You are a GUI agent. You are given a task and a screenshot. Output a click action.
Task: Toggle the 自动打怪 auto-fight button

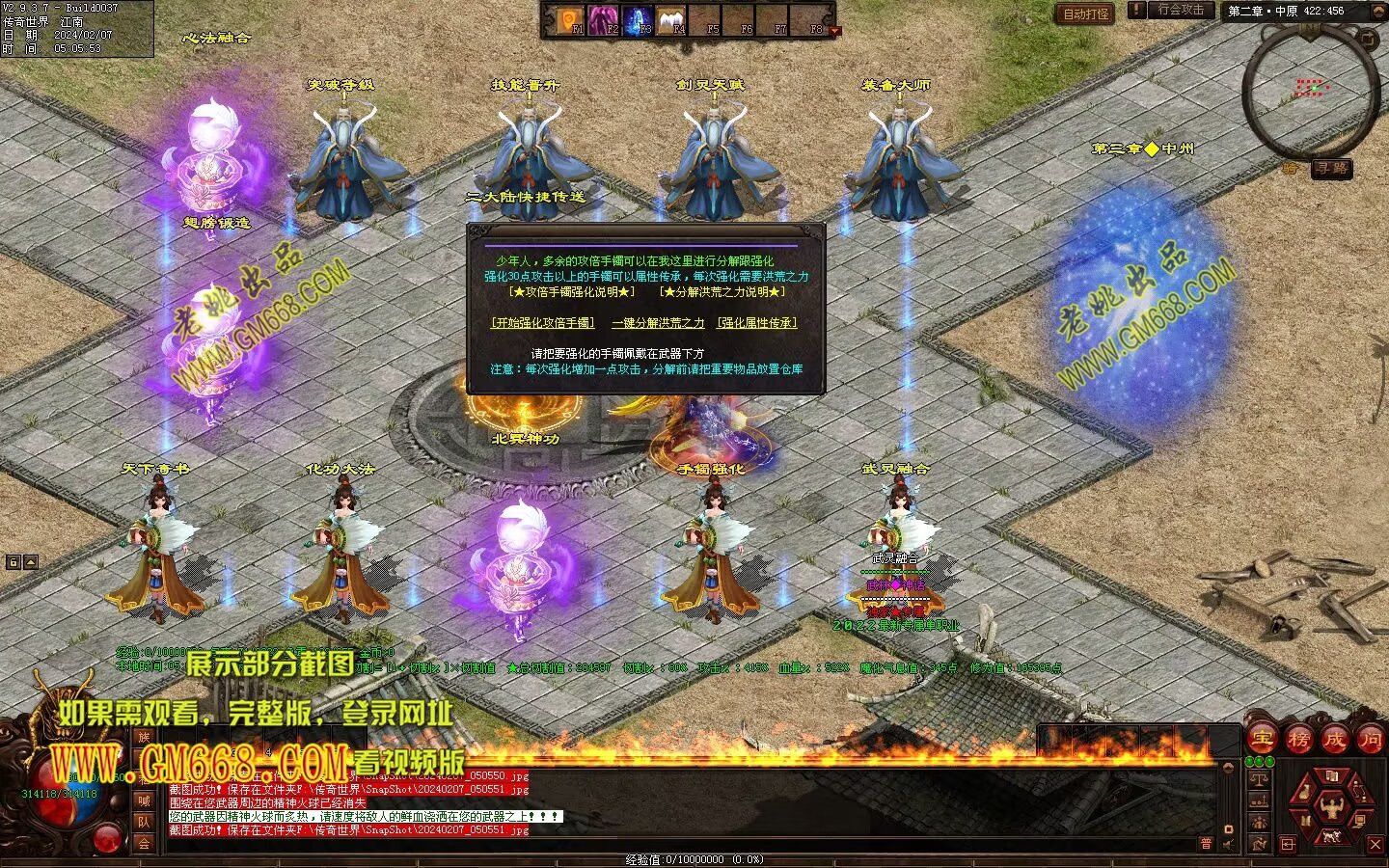pyautogui.click(x=1085, y=14)
